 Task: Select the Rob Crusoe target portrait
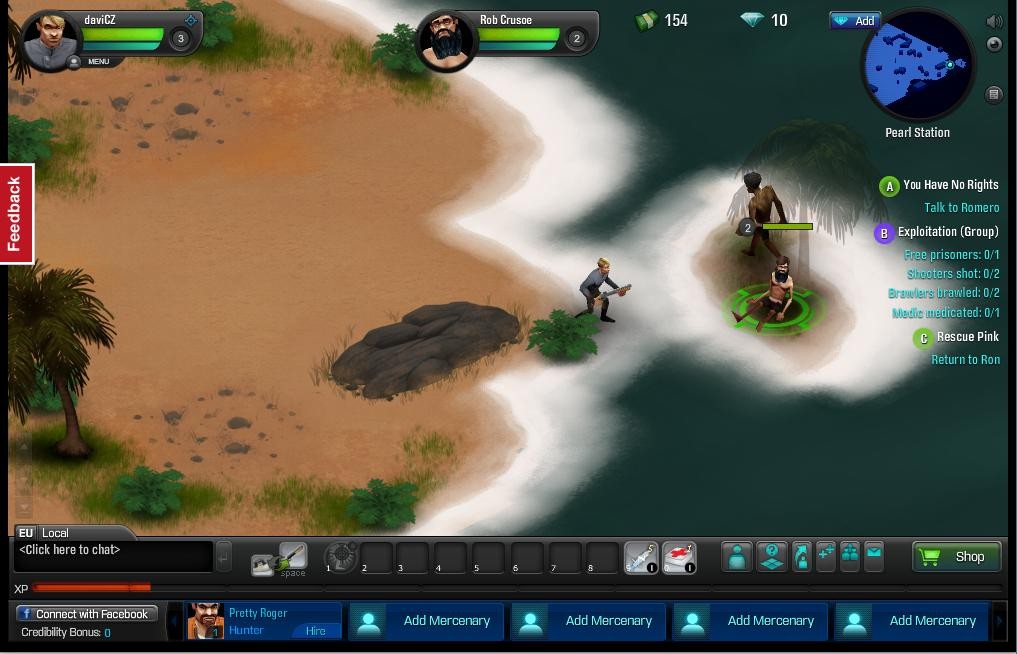tap(446, 42)
